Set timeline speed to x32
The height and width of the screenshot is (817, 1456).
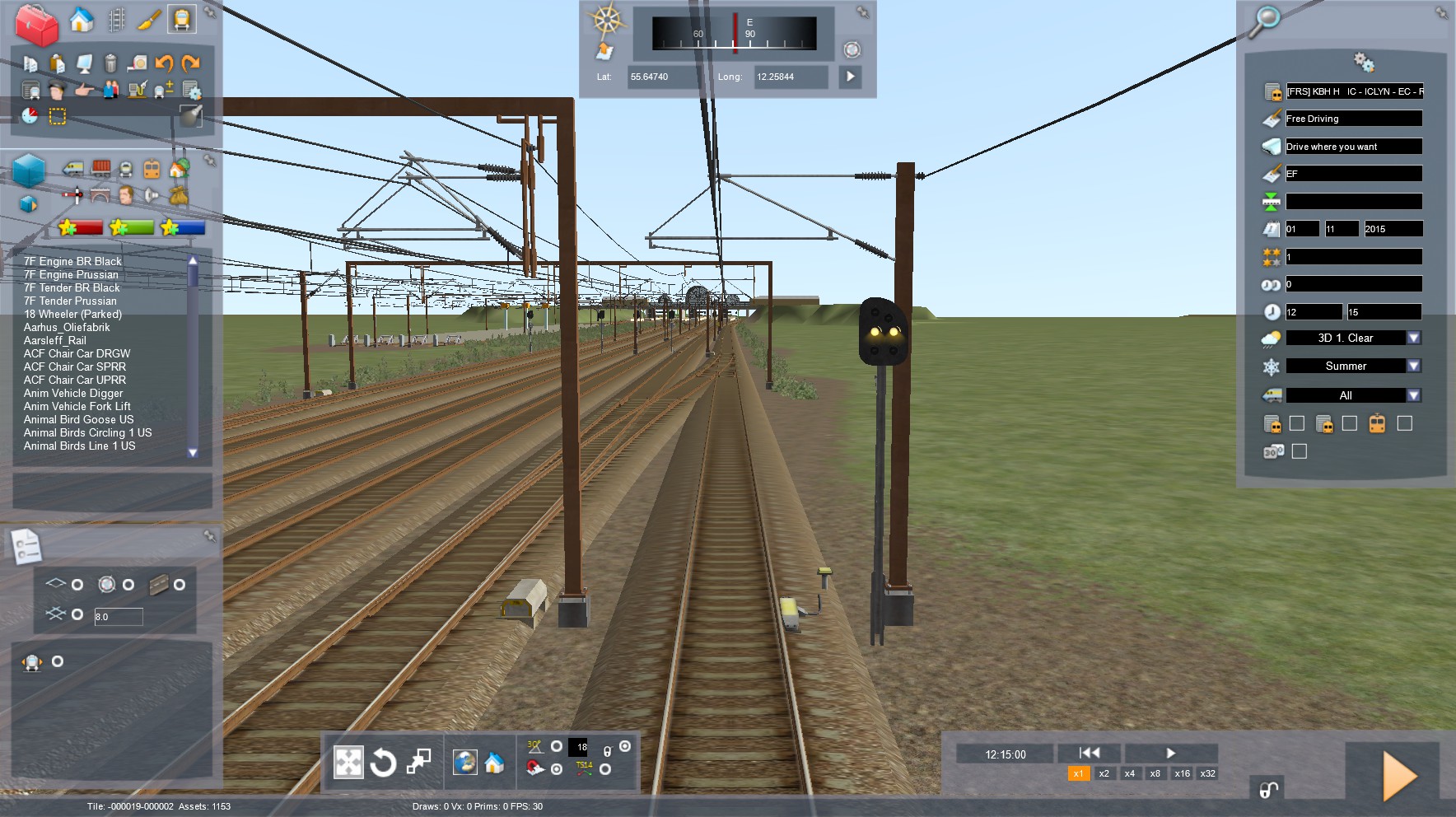click(x=1207, y=773)
